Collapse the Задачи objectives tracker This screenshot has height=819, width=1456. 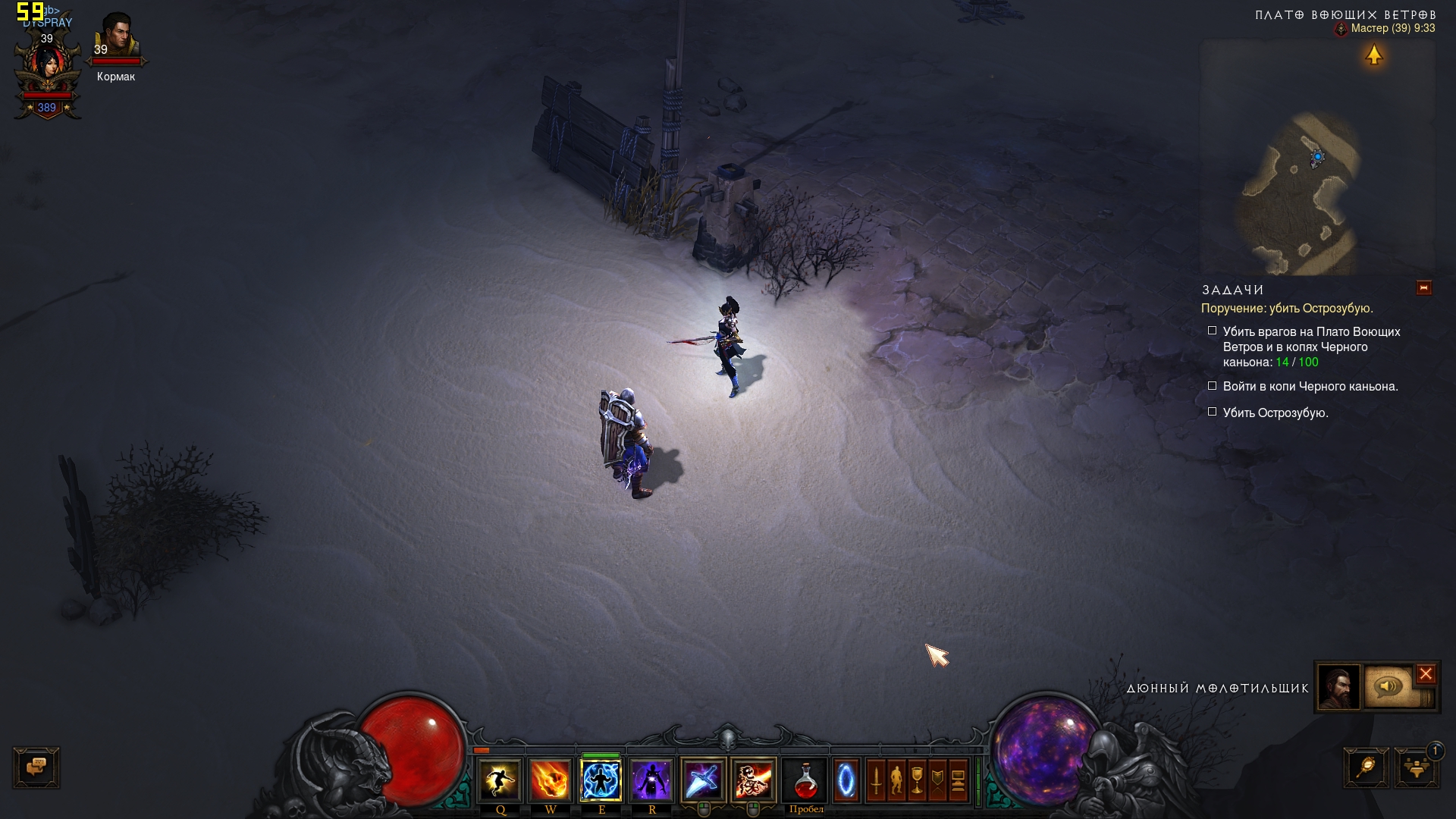pos(1423,288)
